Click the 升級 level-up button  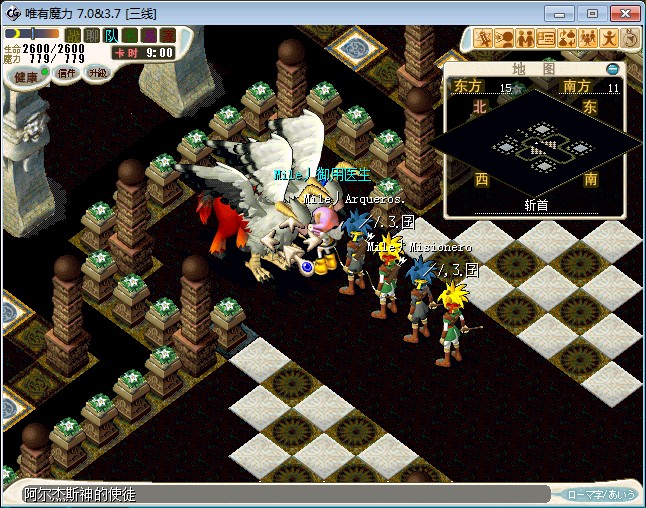pos(97,73)
